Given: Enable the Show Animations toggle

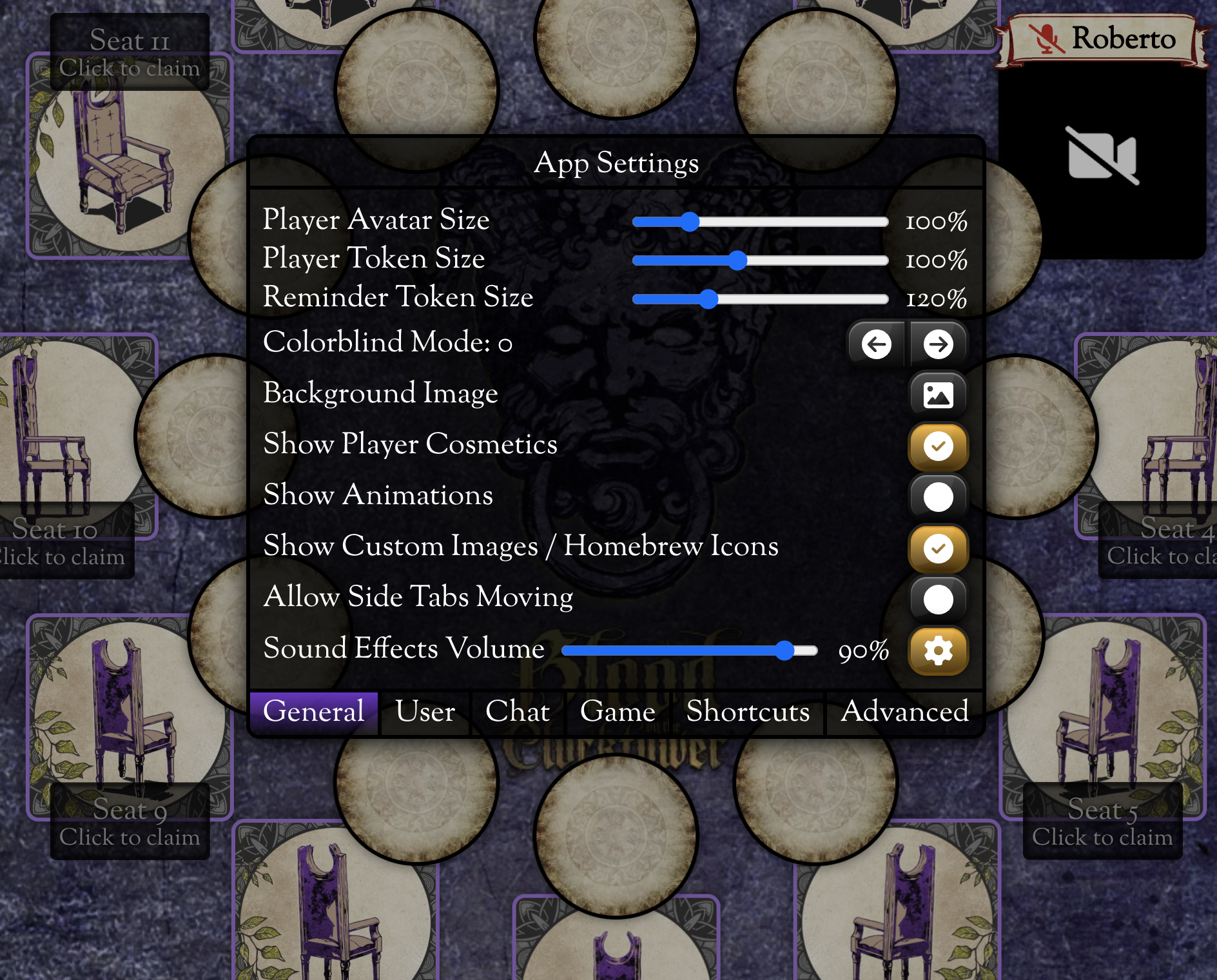Looking at the screenshot, I should 938,497.
